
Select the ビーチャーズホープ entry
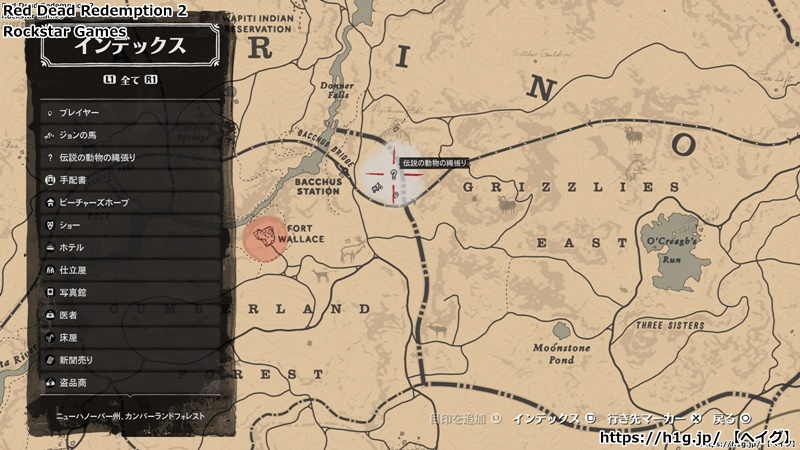(130, 202)
